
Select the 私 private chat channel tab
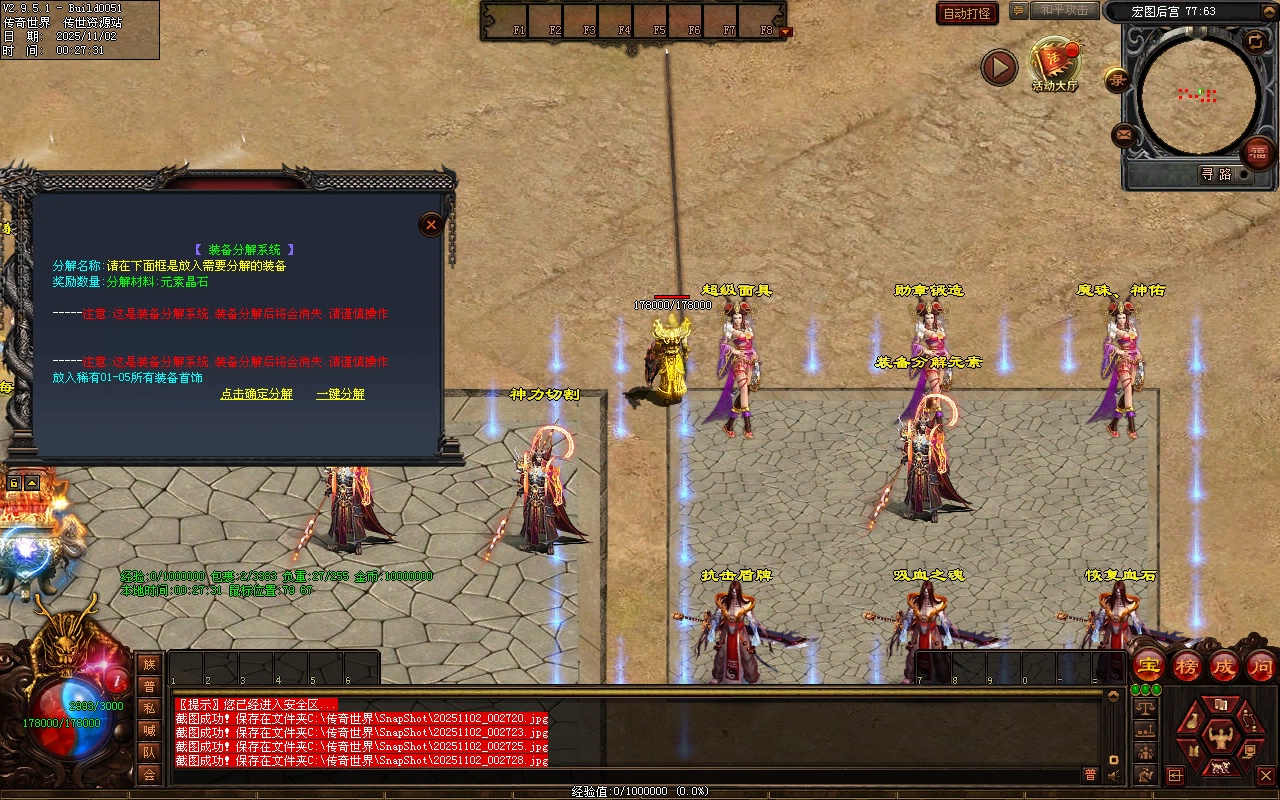(x=149, y=708)
